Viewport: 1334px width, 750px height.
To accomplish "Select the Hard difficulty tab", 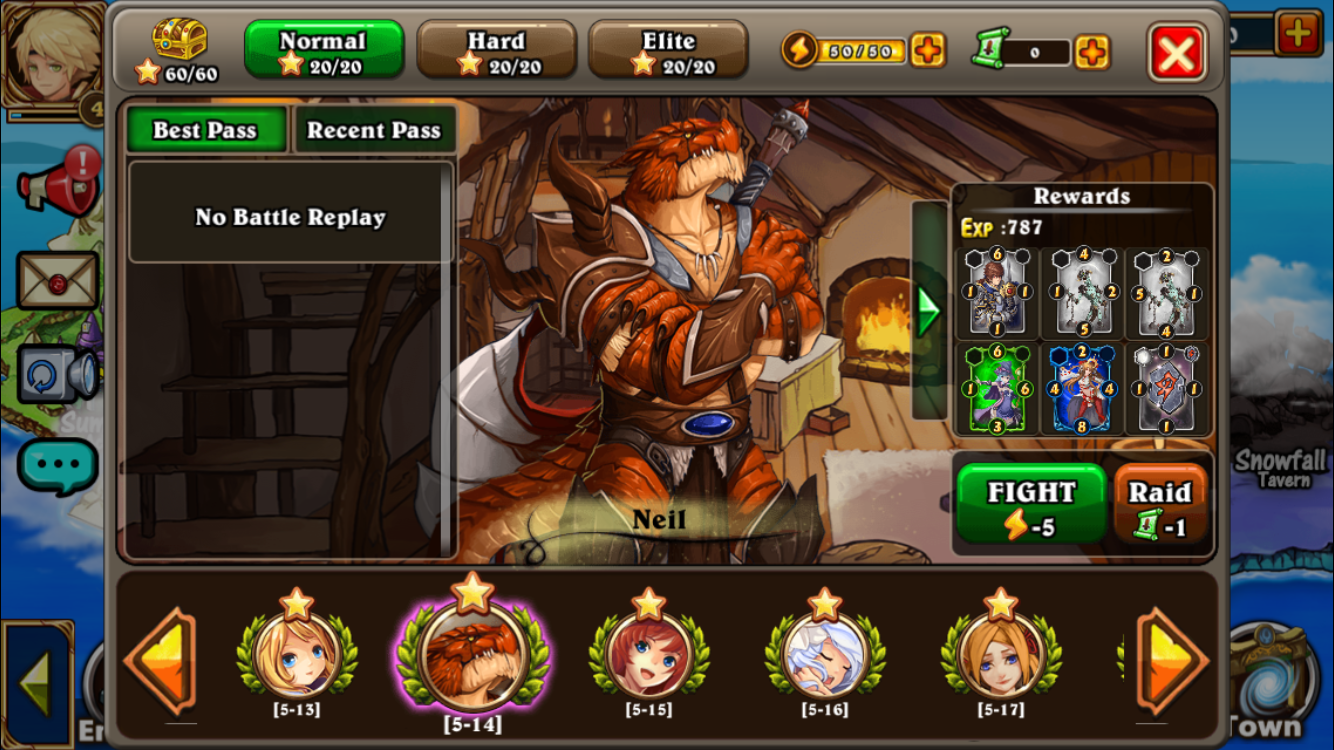I will [496, 50].
